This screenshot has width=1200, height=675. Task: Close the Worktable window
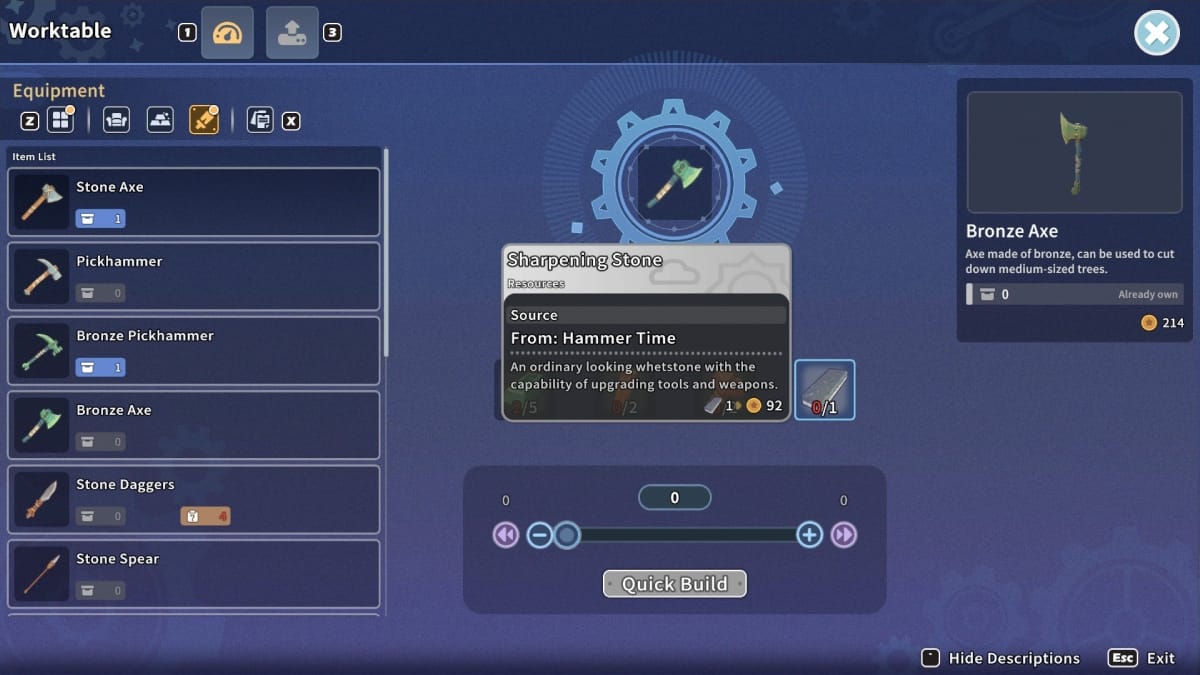pyautogui.click(x=1156, y=34)
